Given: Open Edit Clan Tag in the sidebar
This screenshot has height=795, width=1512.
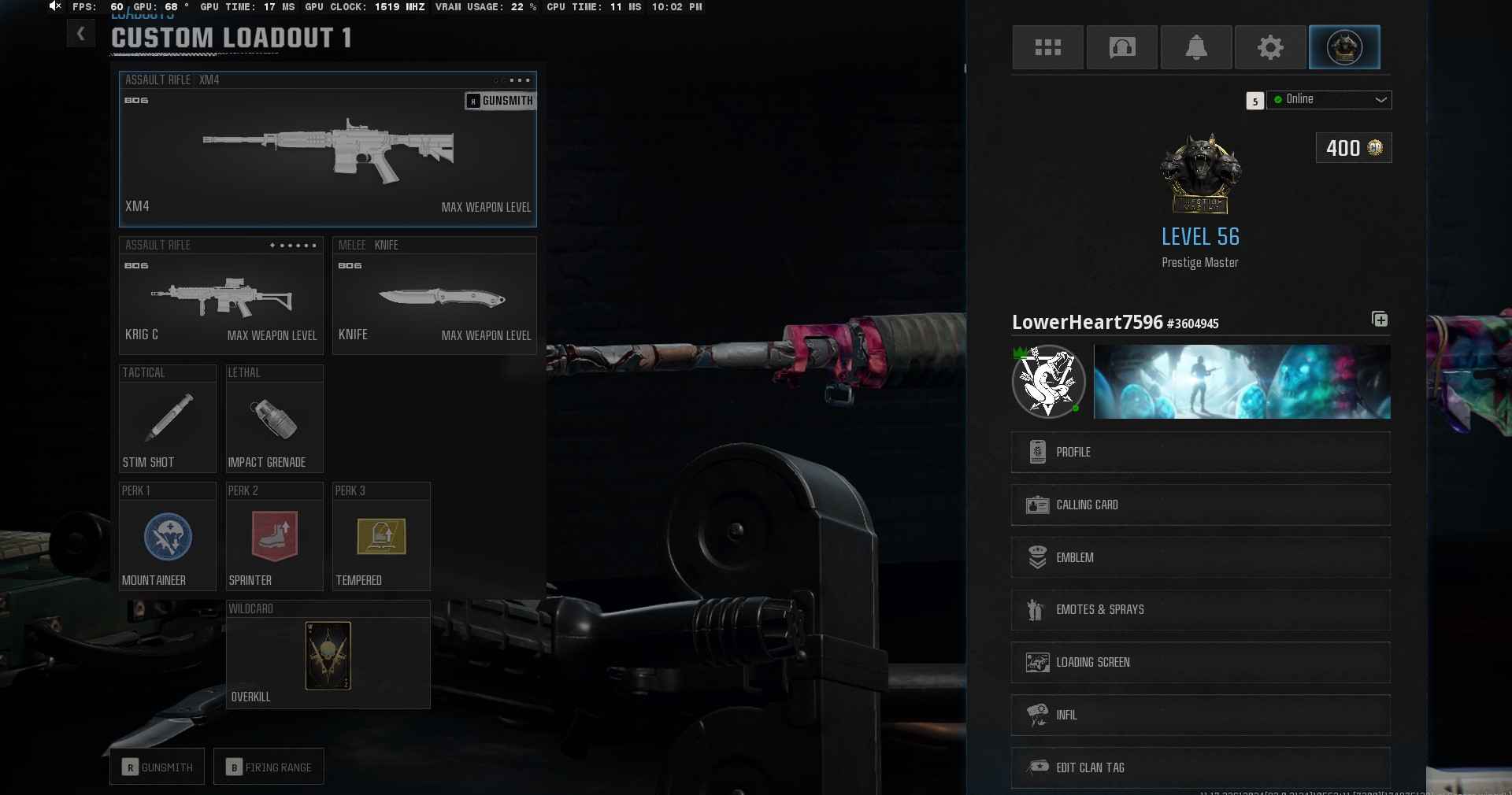Looking at the screenshot, I should tap(1199, 768).
